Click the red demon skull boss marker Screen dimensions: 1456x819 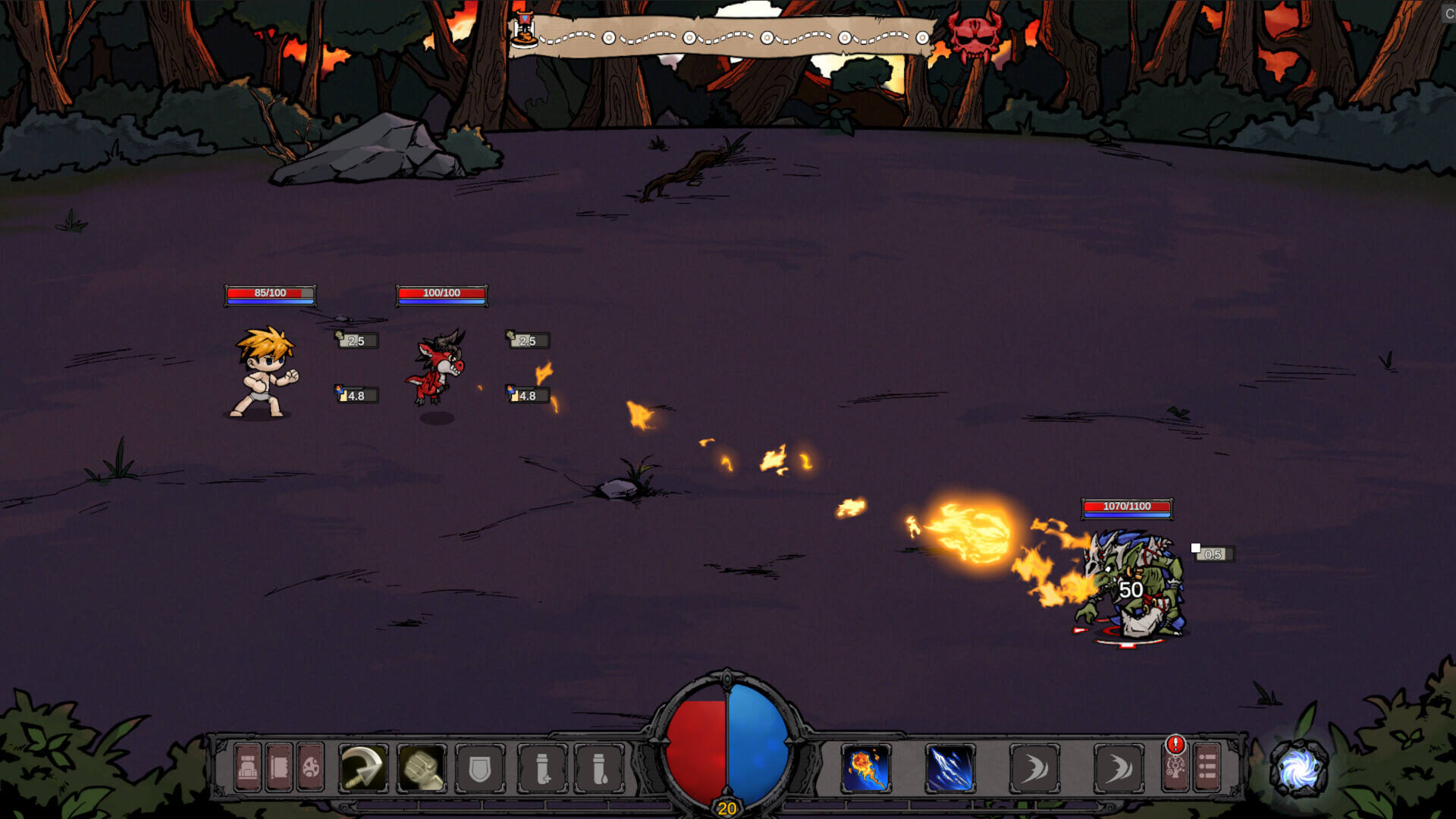point(974,36)
